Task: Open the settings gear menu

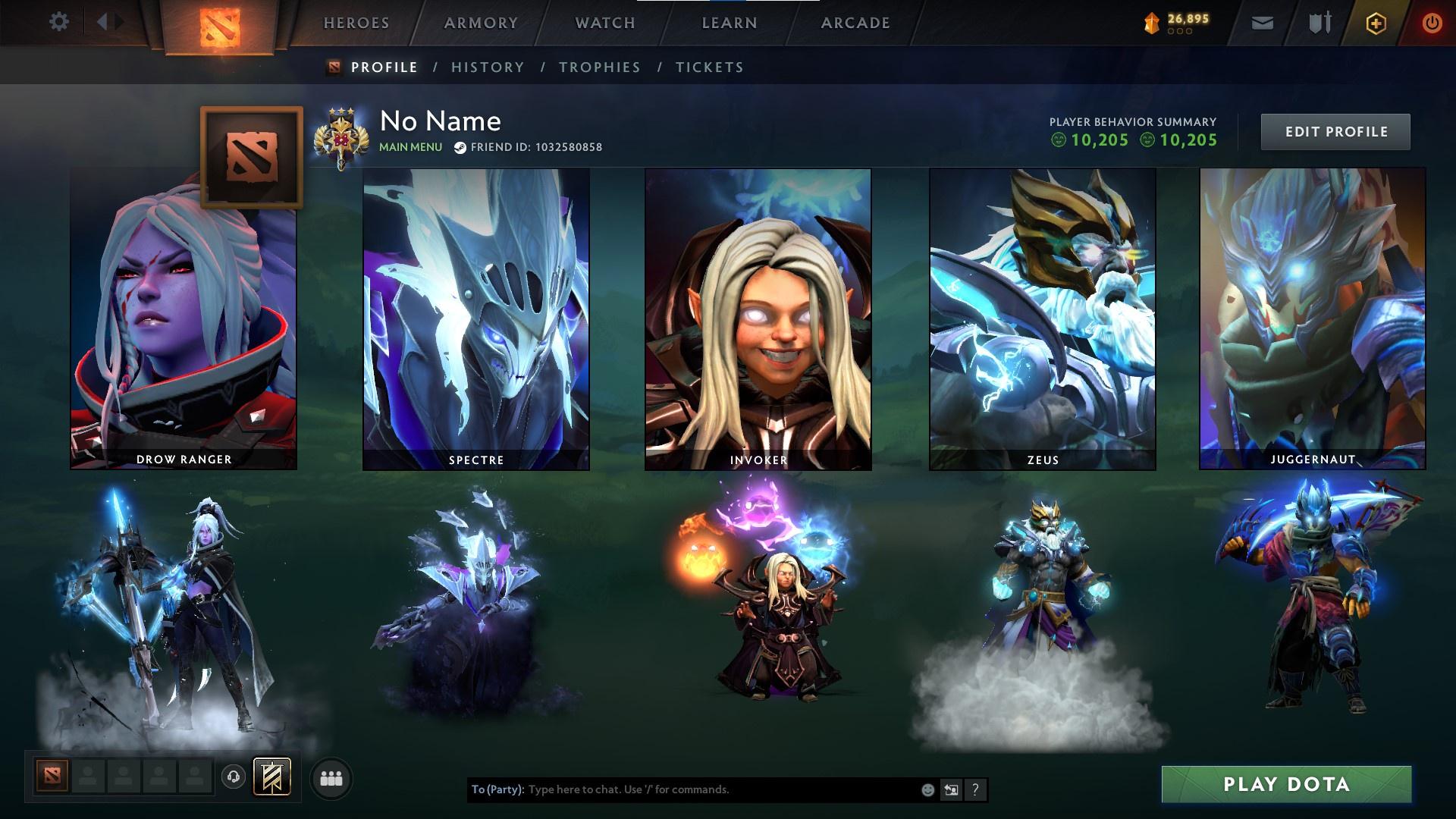Action: pos(59,22)
